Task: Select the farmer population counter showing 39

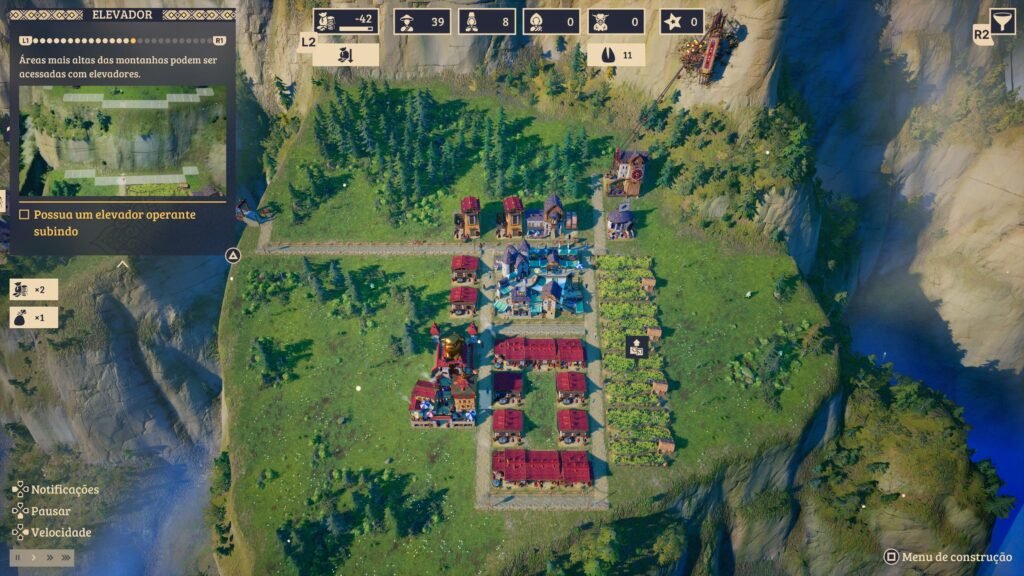Action: click(x=422, y=21)
